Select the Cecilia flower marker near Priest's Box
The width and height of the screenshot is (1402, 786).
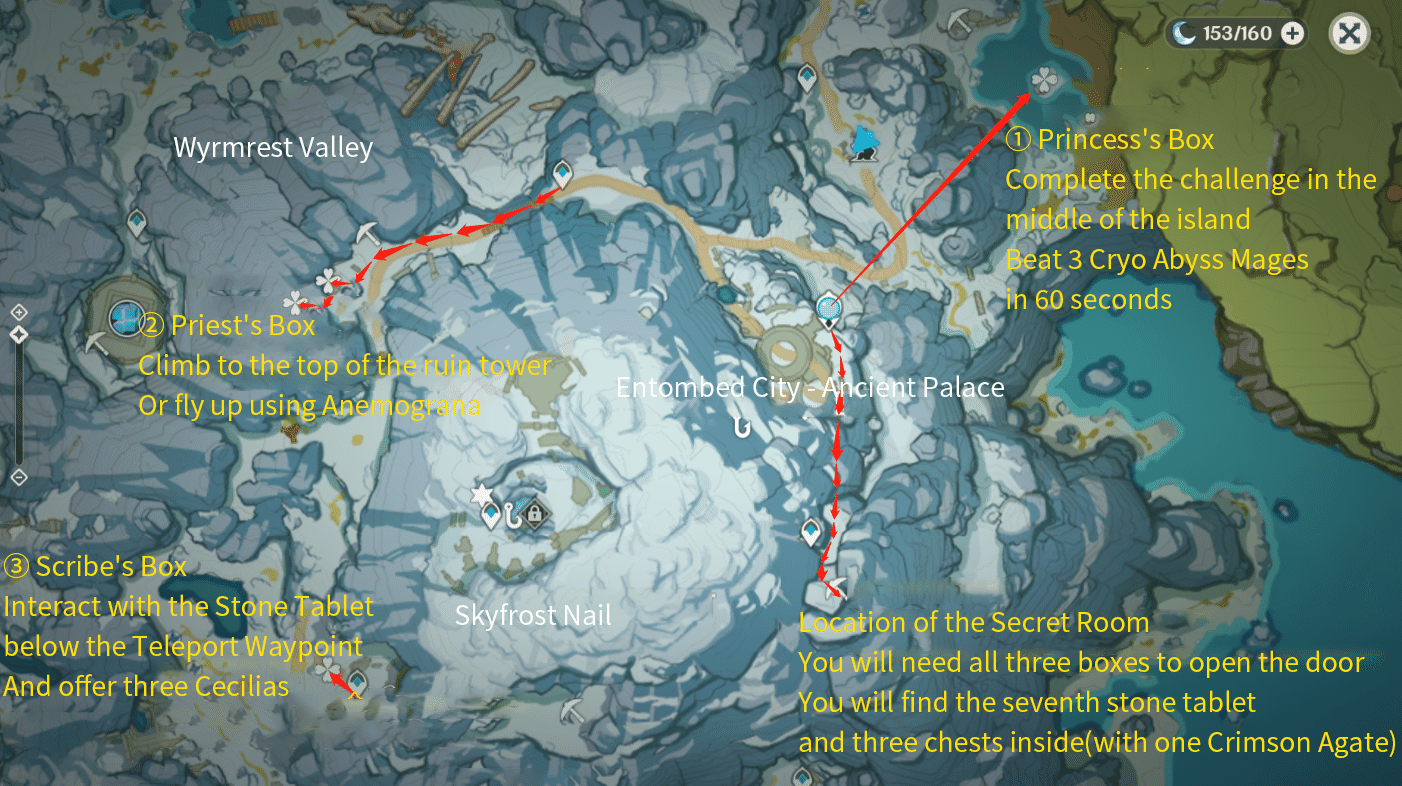pos(330,280)
